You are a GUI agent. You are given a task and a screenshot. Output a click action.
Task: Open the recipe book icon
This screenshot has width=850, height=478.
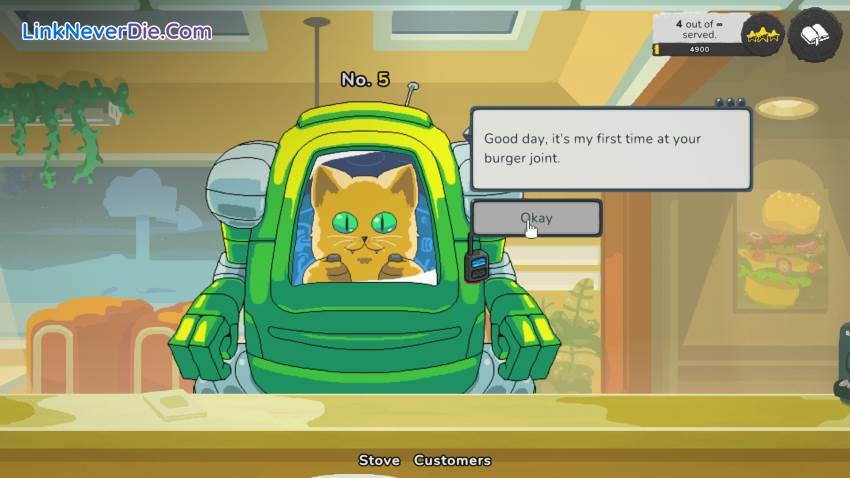point(814,36)
